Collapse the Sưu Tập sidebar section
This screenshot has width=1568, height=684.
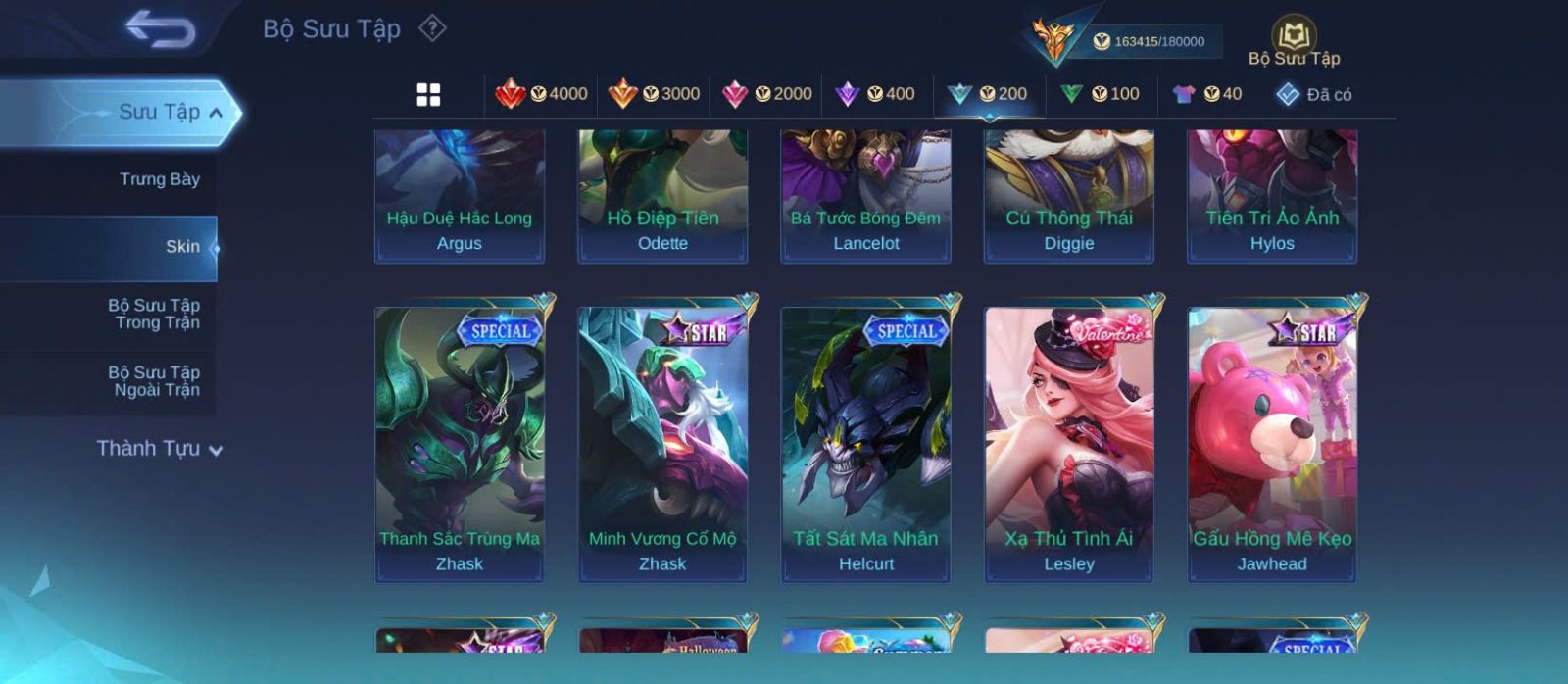click(x=216, y=113)
